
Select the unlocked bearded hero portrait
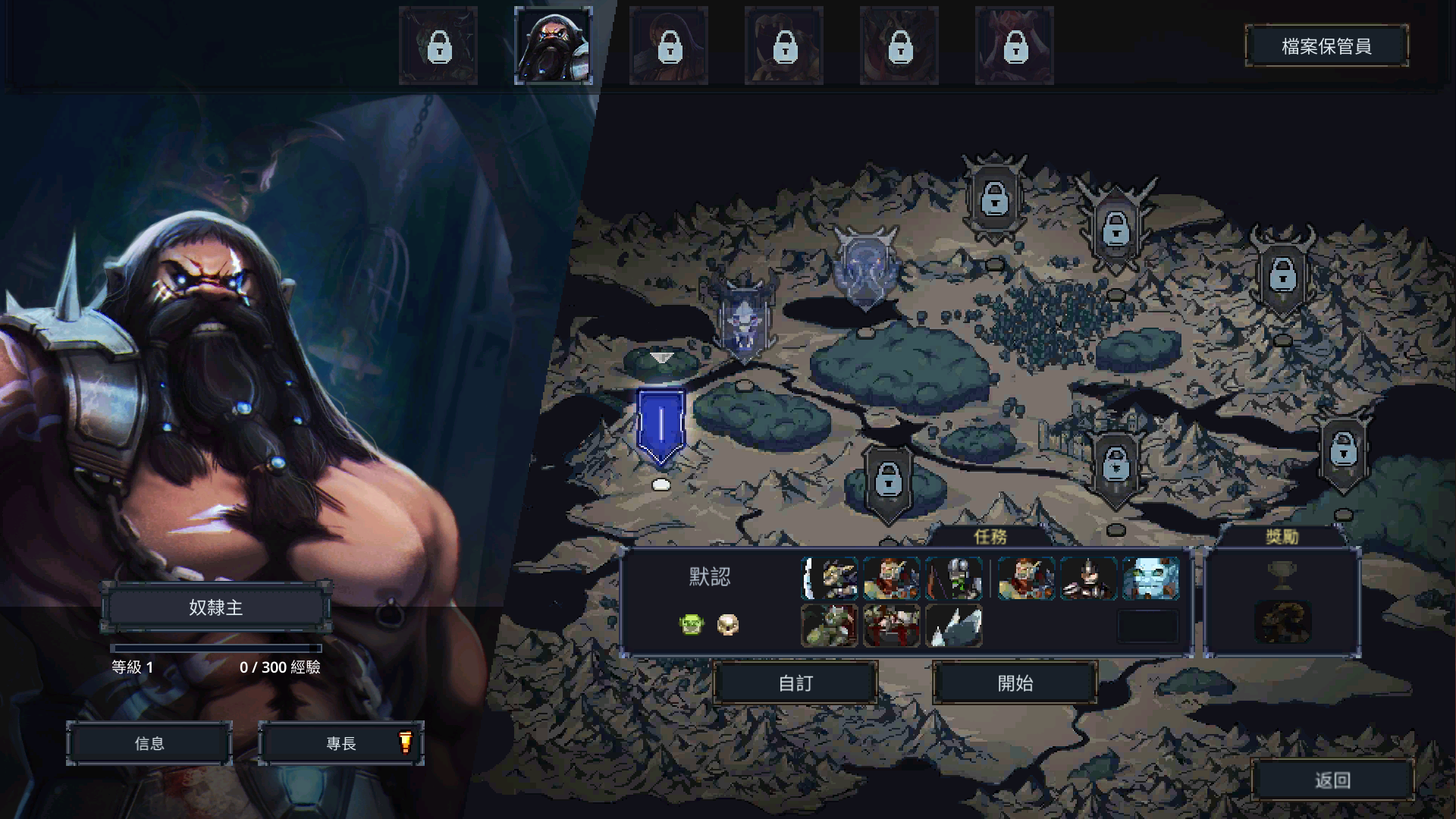(553, 45)
